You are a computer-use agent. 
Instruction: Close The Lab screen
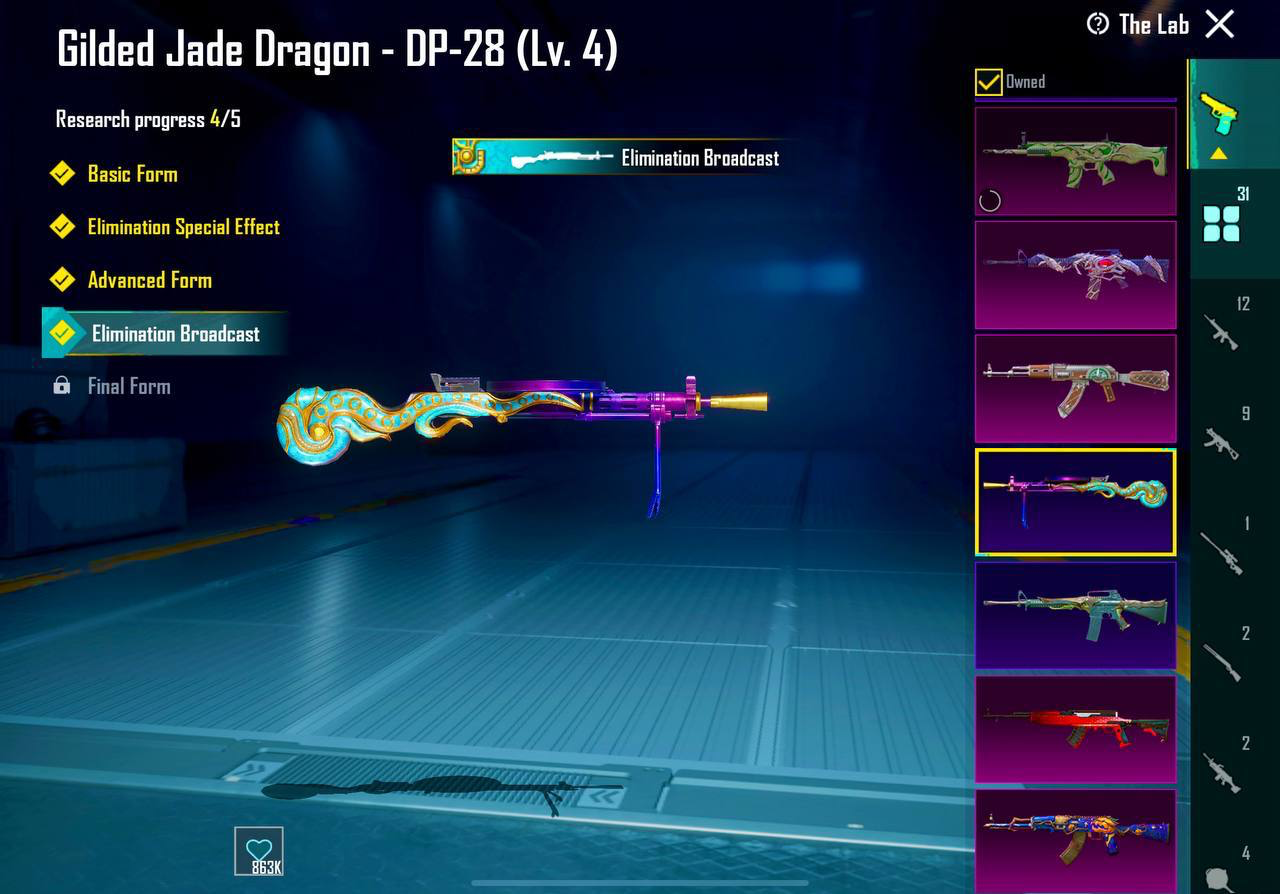pos(1220,24)
